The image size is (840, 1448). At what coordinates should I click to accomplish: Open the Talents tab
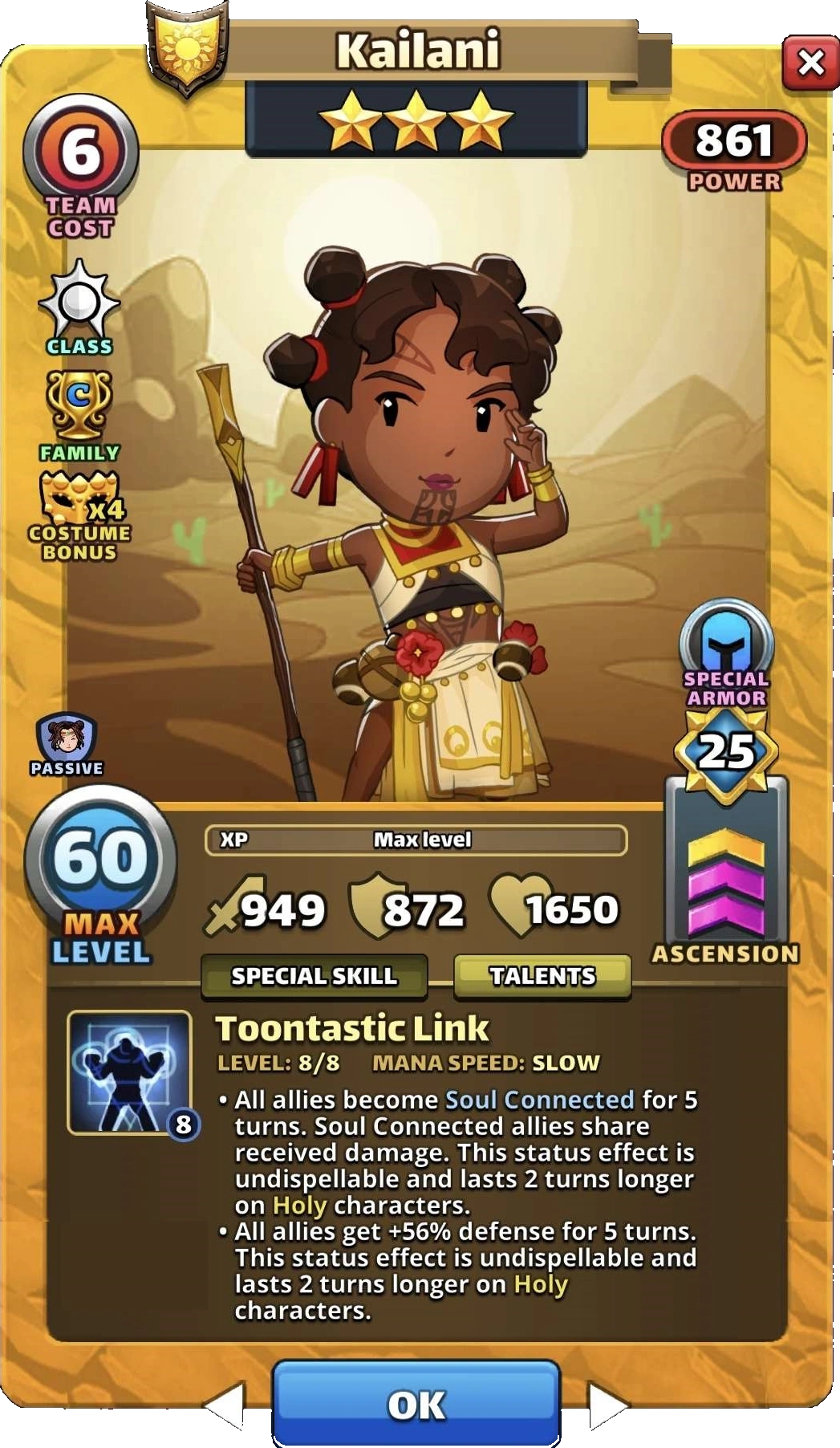pyautogui.click(x=542, y=975)
